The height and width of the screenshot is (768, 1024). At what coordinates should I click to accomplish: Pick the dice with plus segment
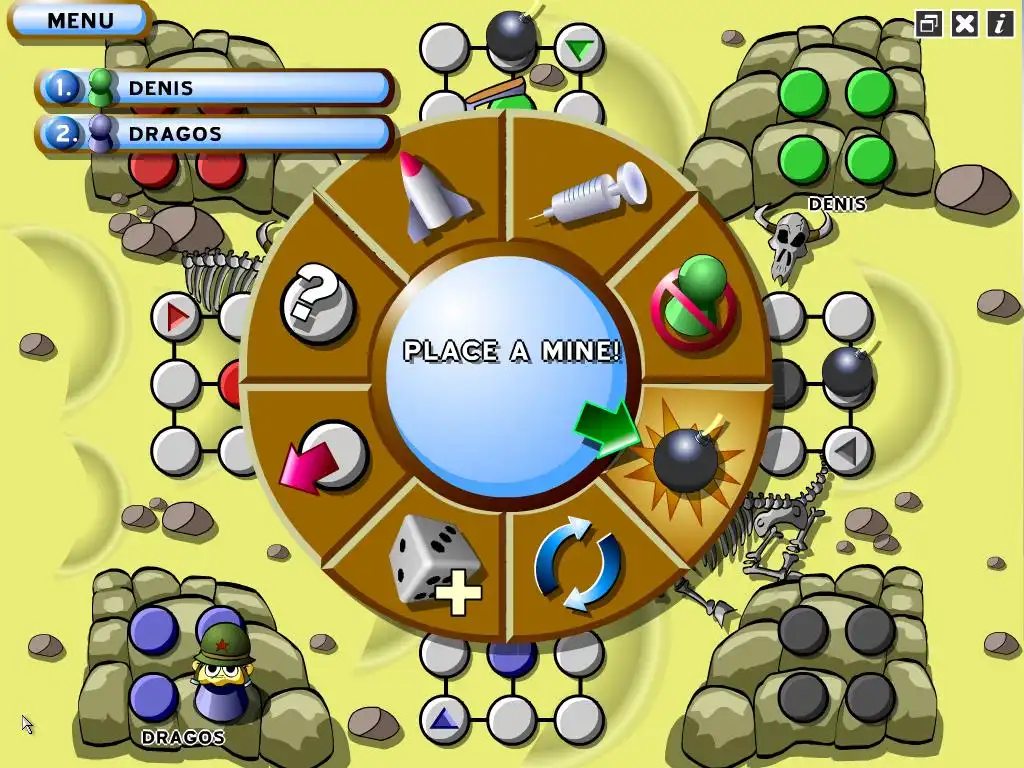pos(434,563)
